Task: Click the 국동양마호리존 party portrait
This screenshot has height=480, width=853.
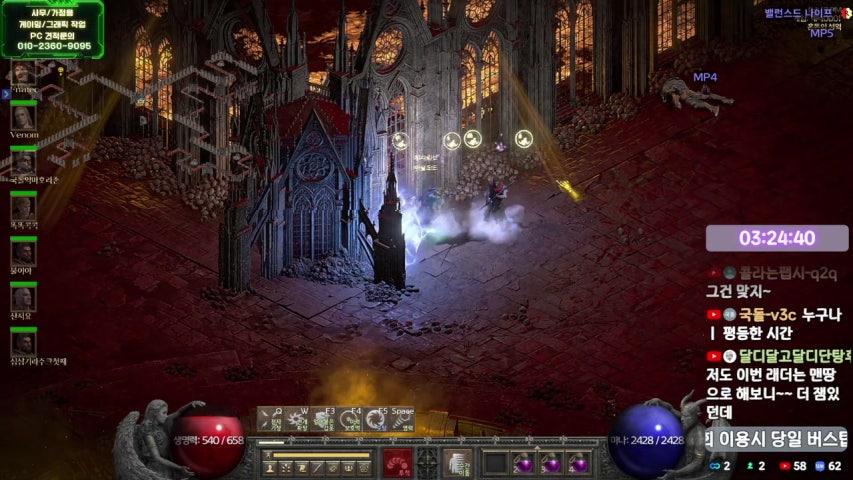Action: tap(23, 162)
